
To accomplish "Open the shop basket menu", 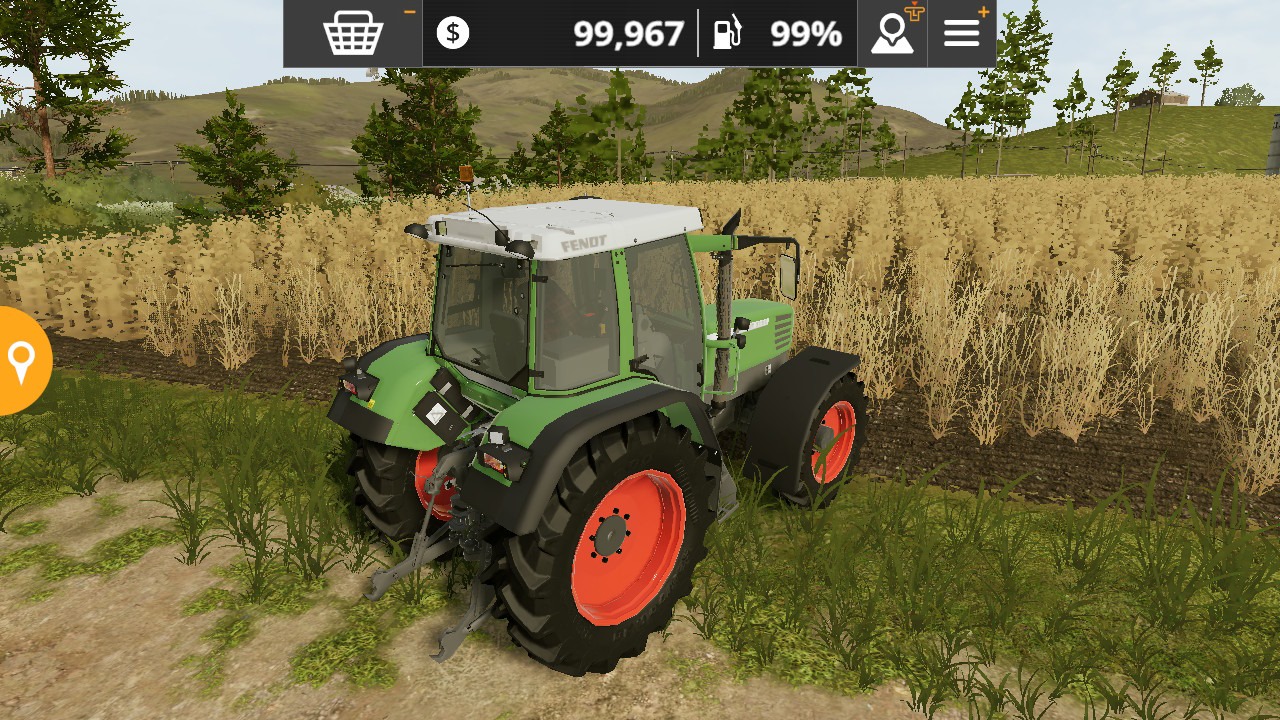I will [353, 34].
